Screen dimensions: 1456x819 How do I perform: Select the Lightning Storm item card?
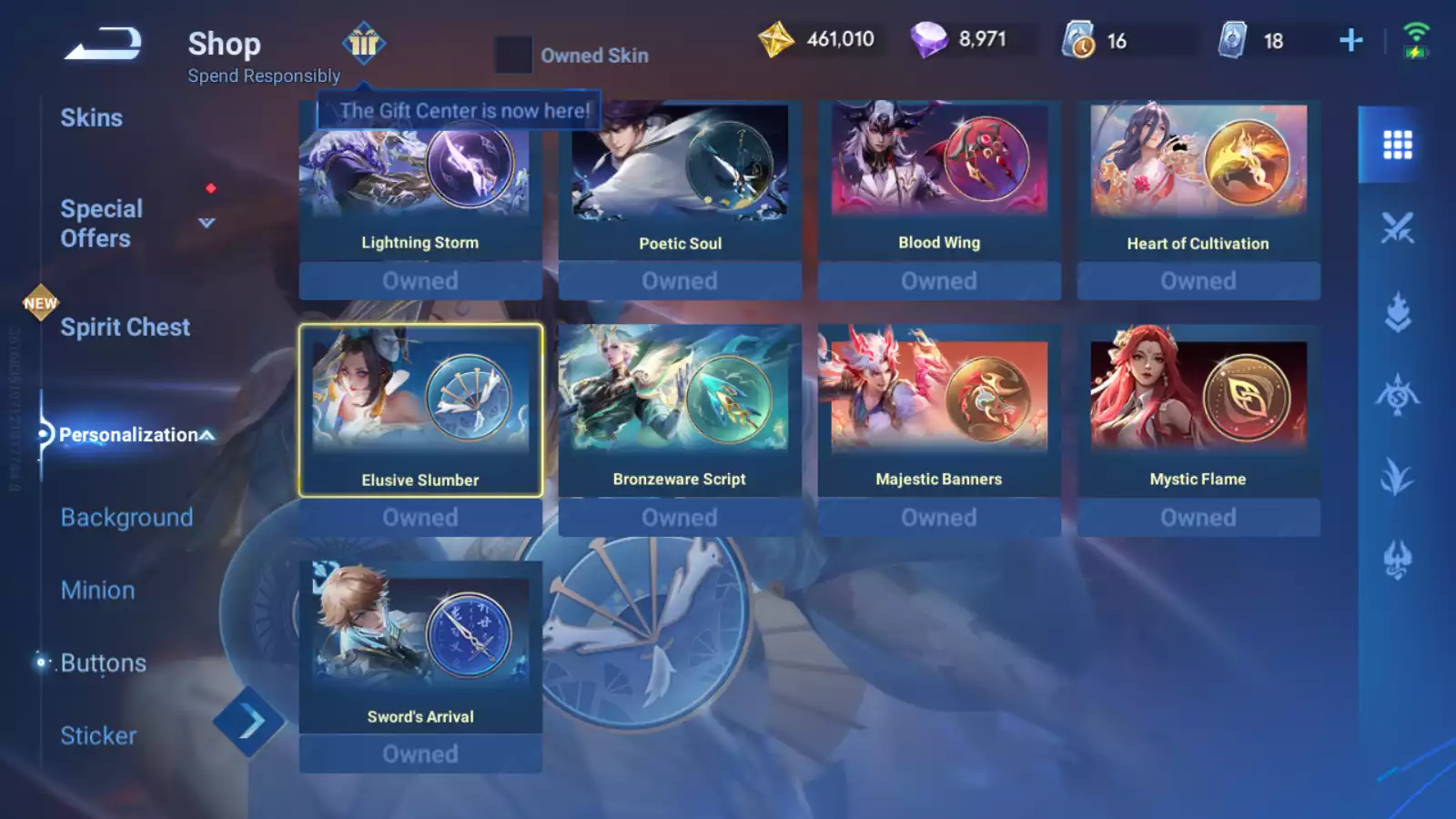420,182
